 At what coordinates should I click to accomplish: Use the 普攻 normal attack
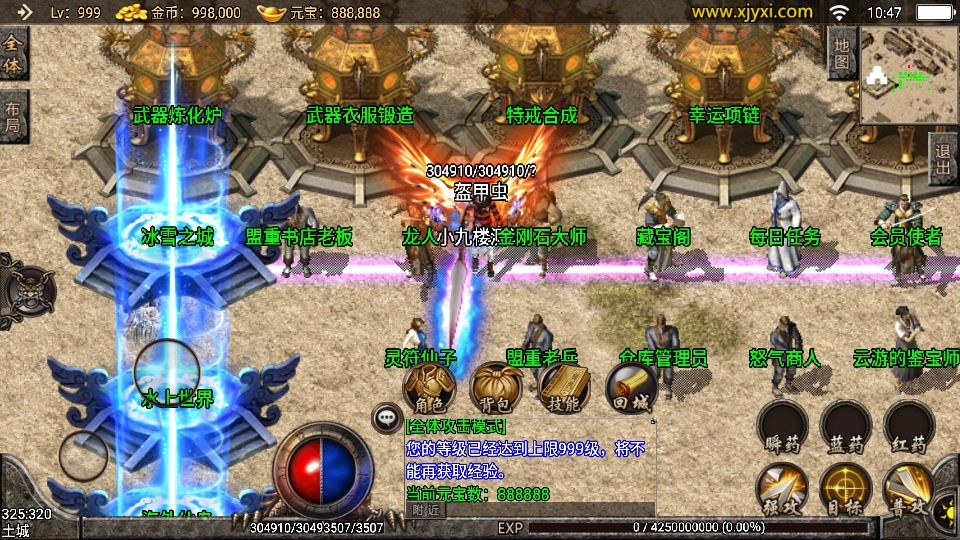click(x=908, y=490)
